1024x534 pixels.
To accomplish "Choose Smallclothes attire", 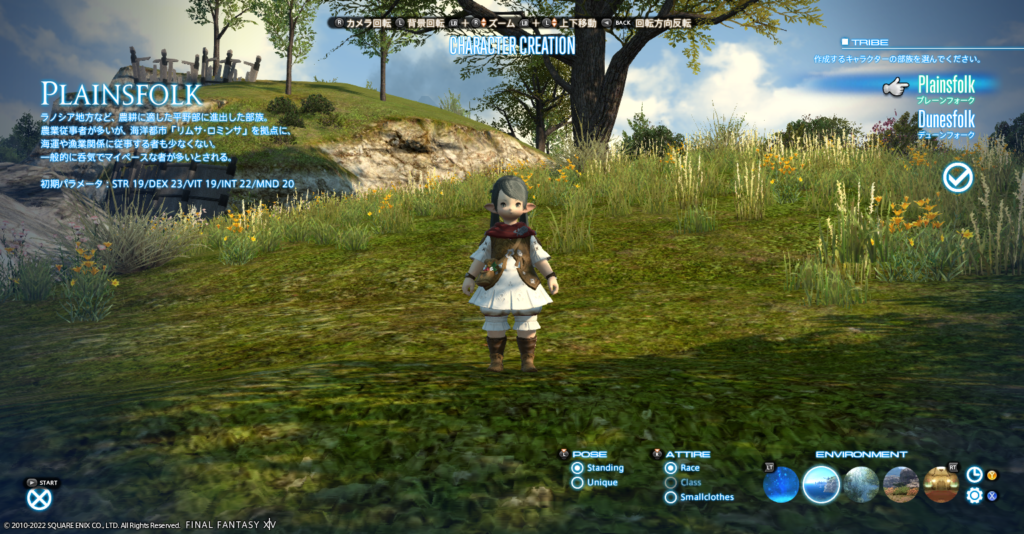I will (x=671, y=497).
